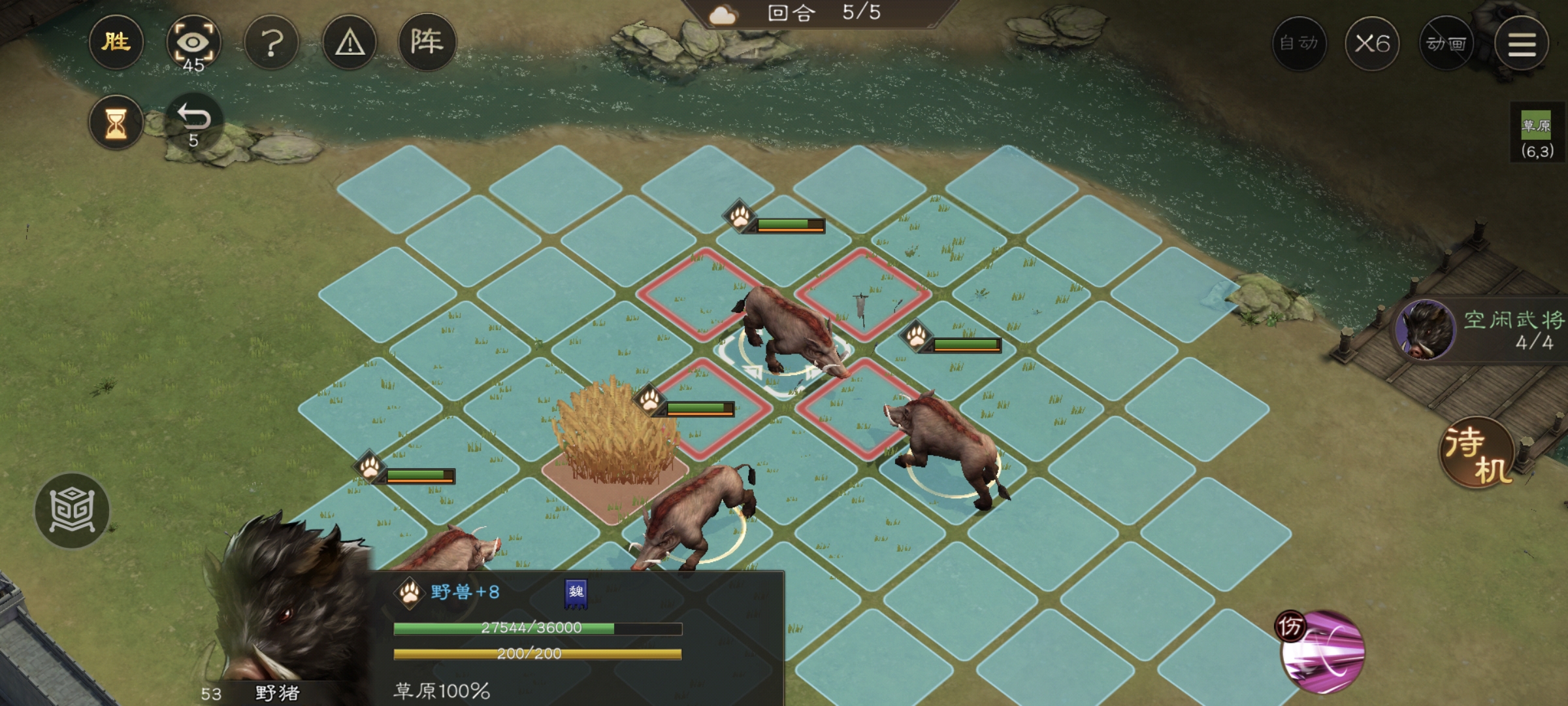Change the X6 battle speed
Image resolution: width=1568 pixels, height=706 pixels.
1372,44
